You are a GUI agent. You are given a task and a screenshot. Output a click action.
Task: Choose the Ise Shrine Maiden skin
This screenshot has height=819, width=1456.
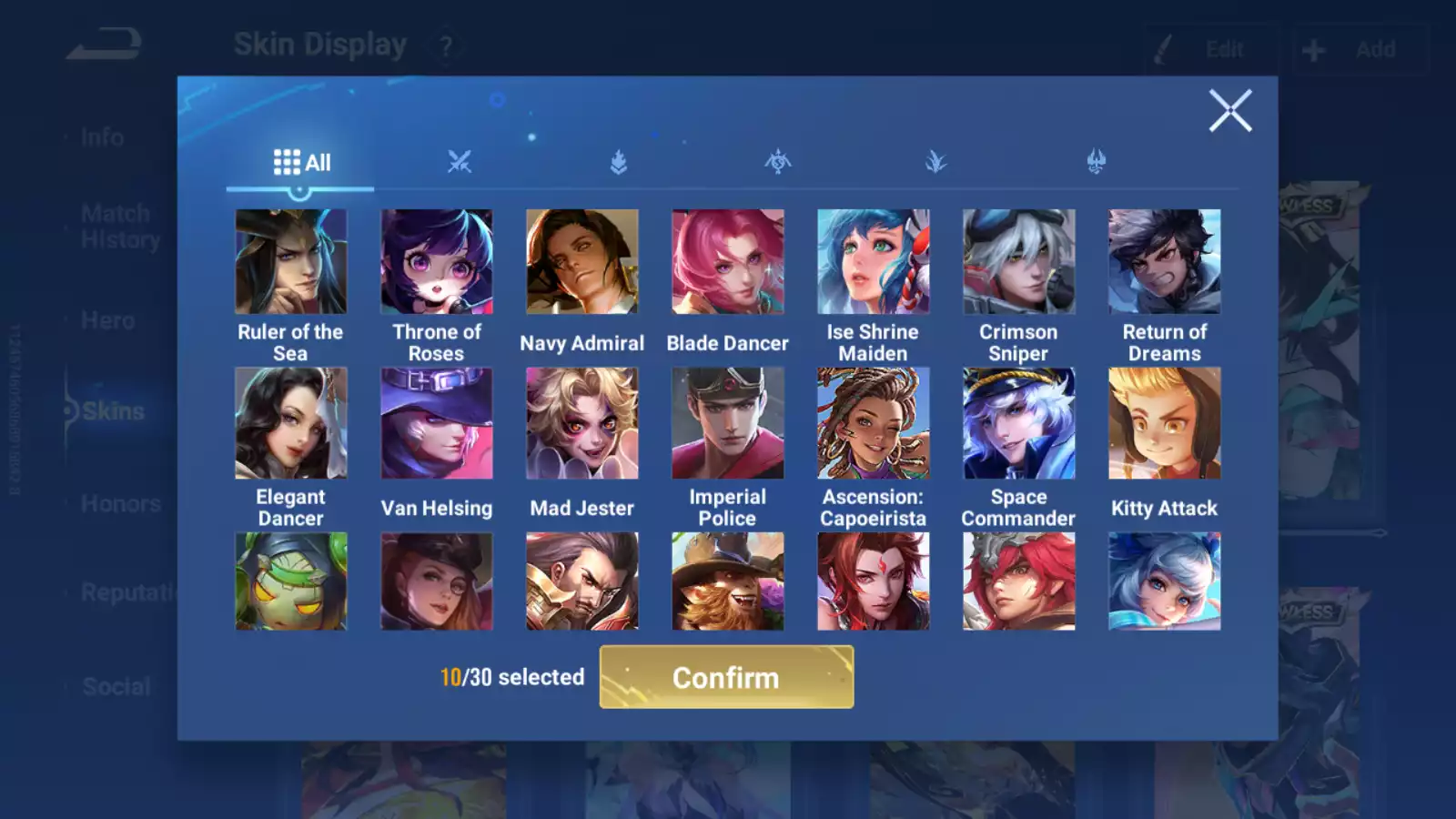pos(873,262)
